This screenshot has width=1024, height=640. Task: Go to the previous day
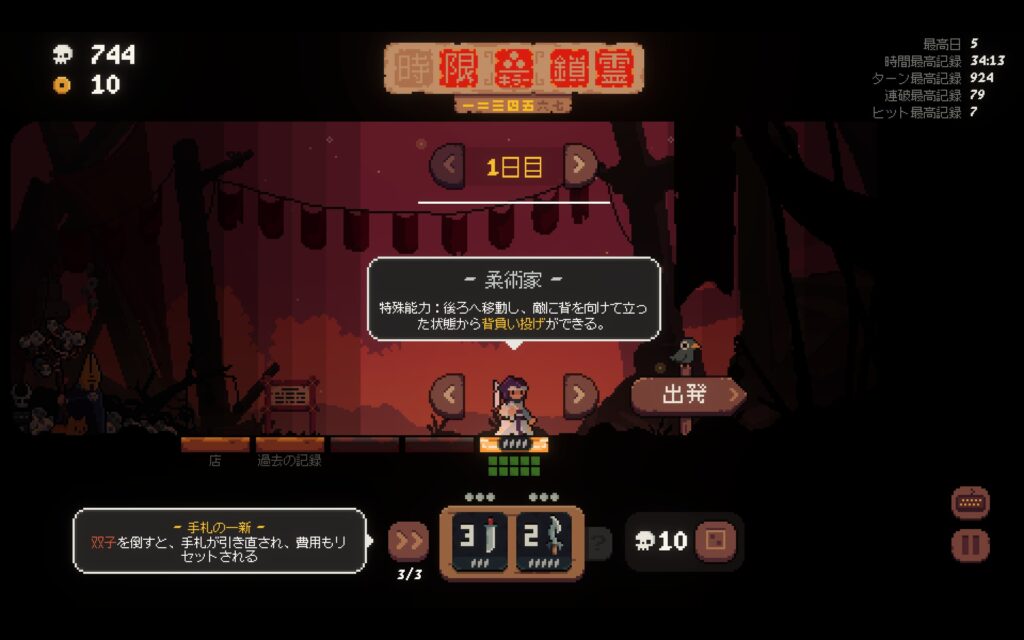[x=447, y=165]
